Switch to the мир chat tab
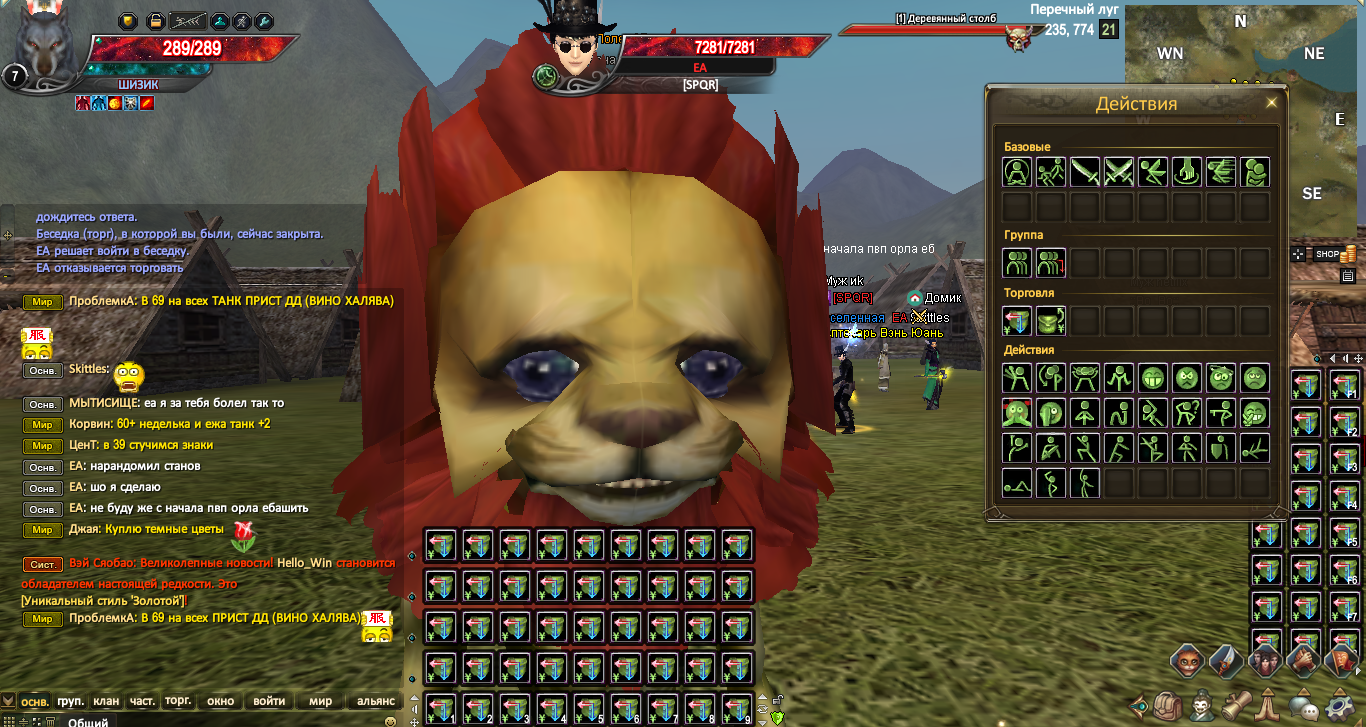This screenshot has width=1366, height=727. click(x=320, y=701)
